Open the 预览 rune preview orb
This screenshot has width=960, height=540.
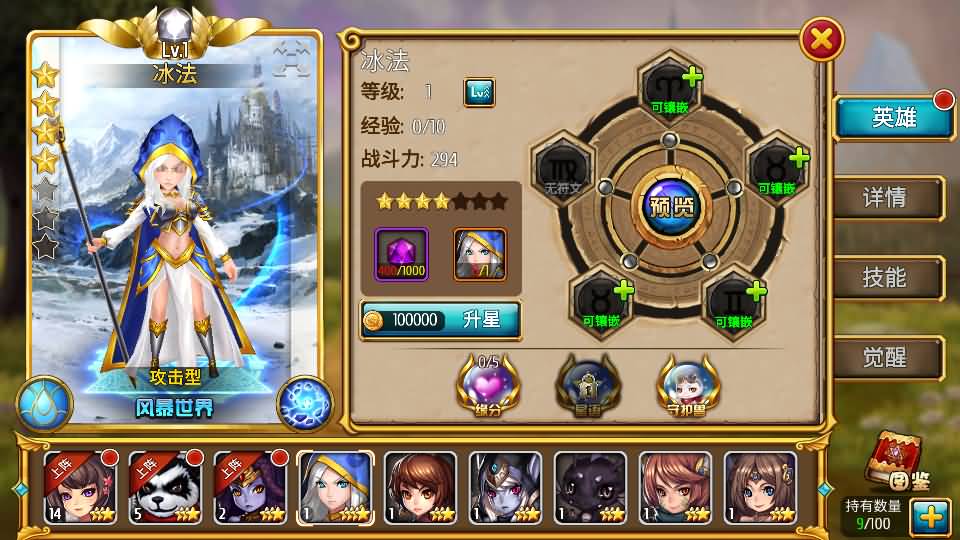click(x=671, y=208)
